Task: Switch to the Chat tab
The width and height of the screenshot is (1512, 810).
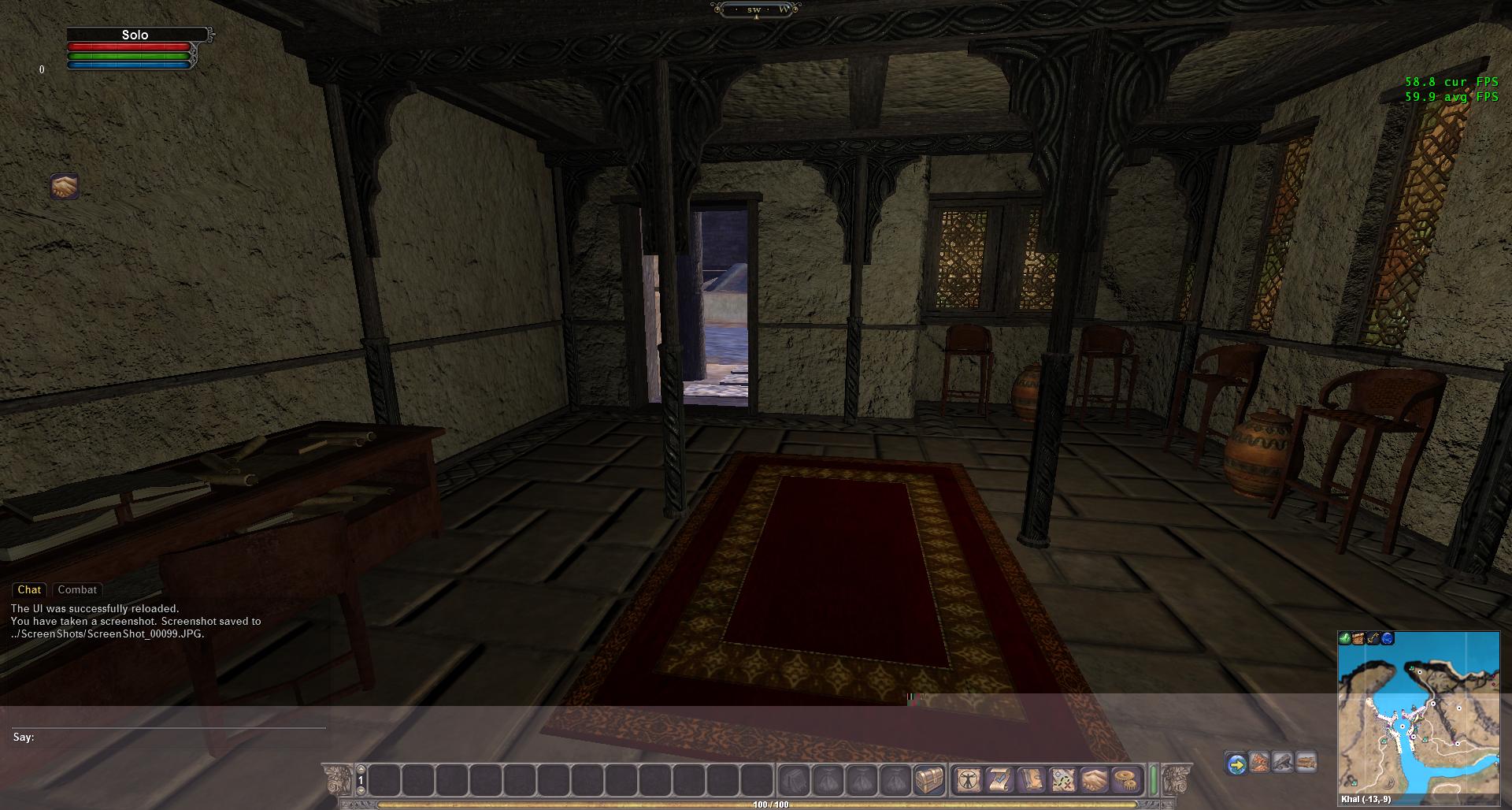Action: [x=29, y=589]
